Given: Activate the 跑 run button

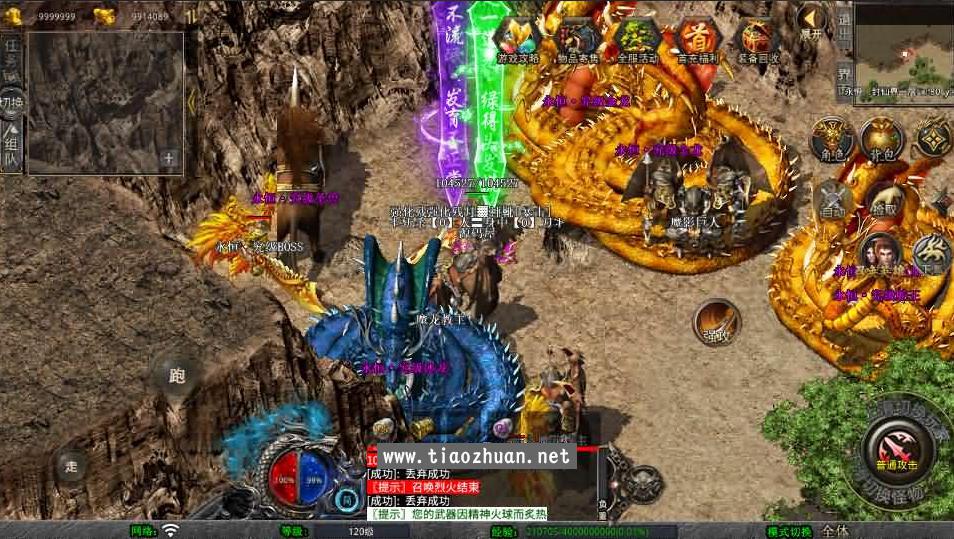Looking at the screenshot, I should click(x=177, y=377).
